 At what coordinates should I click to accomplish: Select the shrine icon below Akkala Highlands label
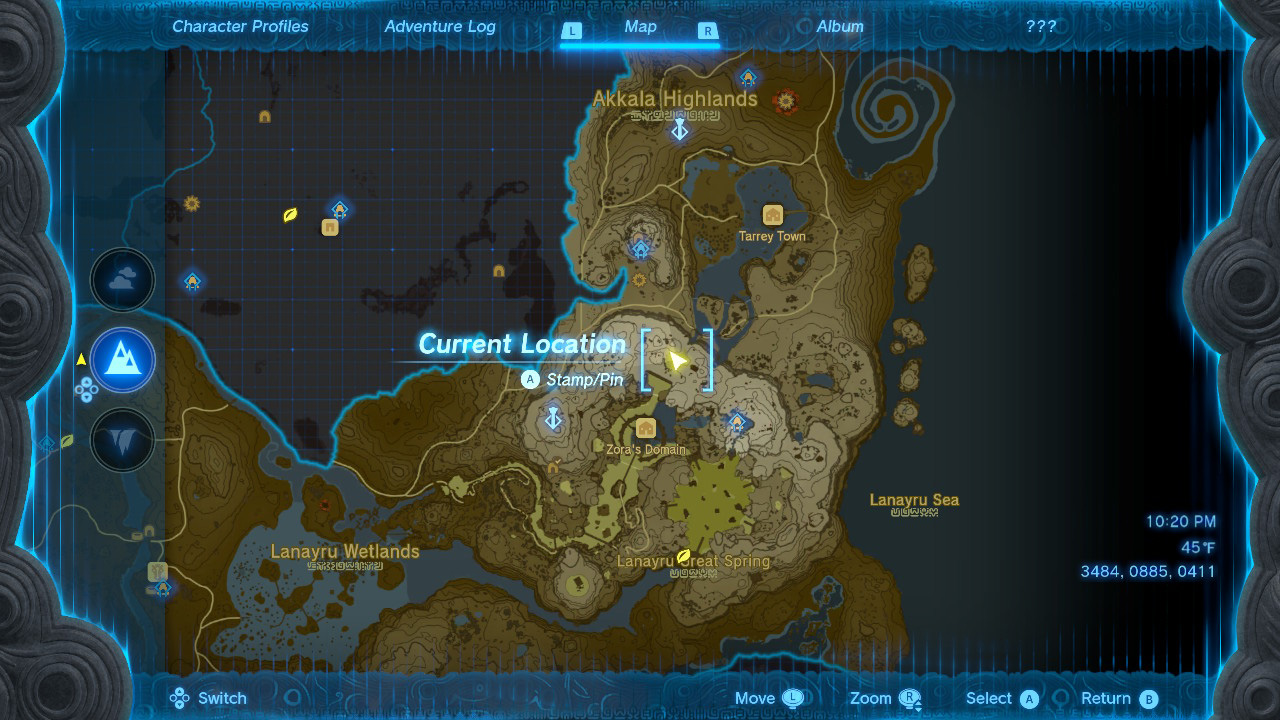(679, 129)
